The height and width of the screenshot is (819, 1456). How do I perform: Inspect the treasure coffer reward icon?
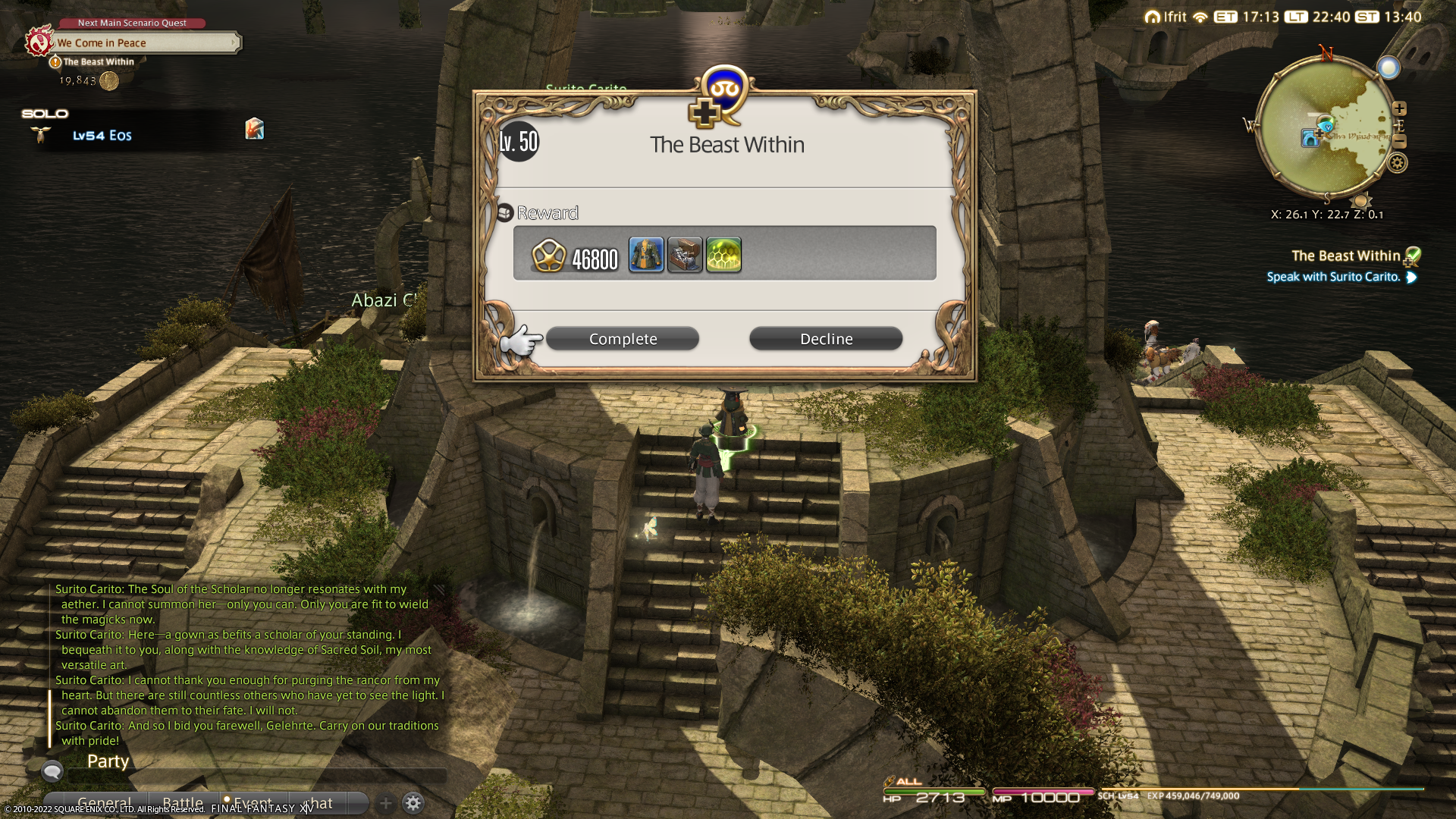685,255
